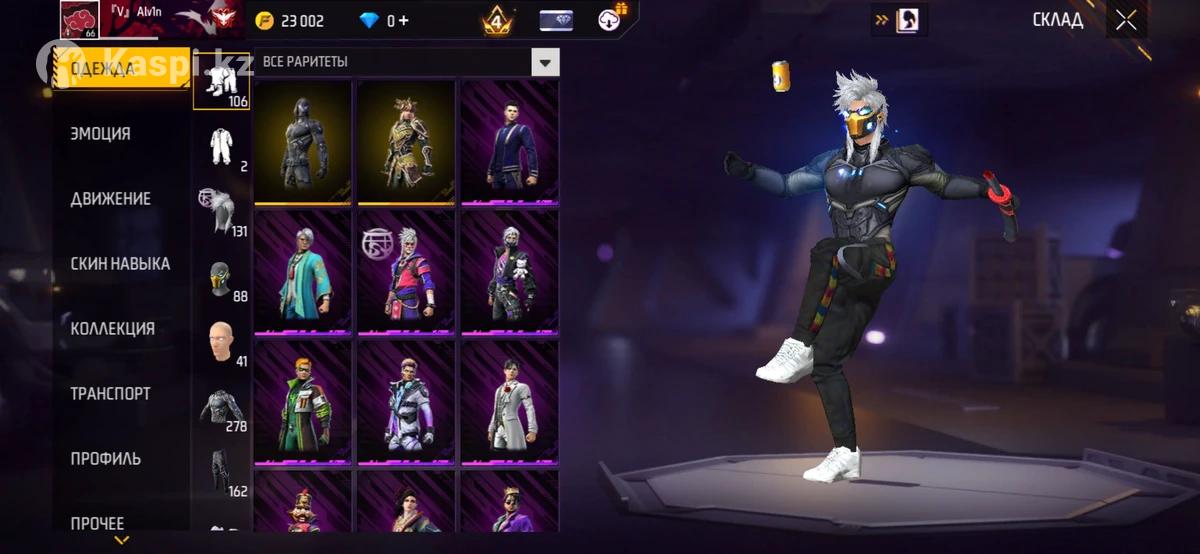Expand the Все раритеты rarity dropdown
The image size is (1200, 554).
(x=544, y=62)
